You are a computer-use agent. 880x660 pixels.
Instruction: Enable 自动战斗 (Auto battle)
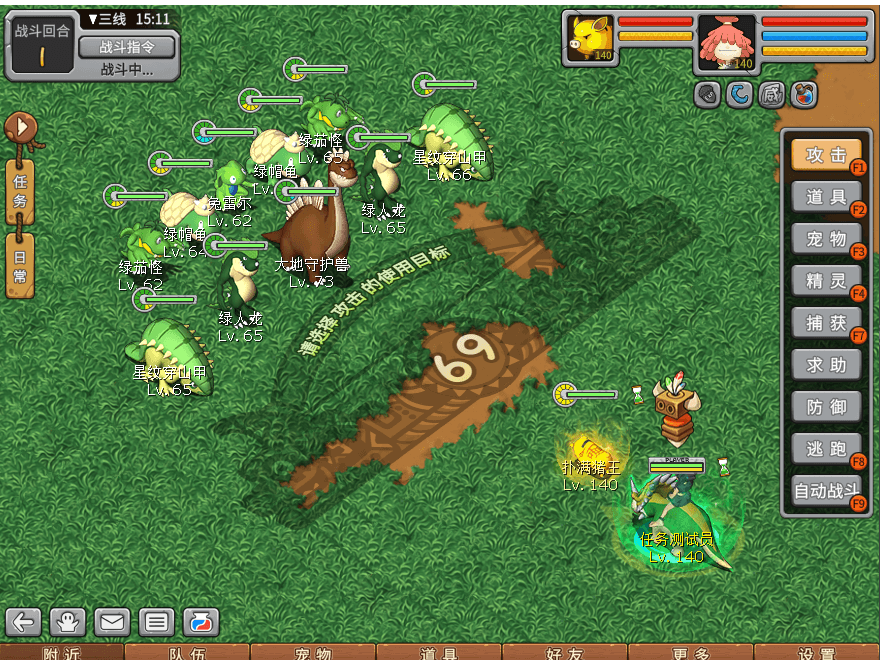coord(825,491)
